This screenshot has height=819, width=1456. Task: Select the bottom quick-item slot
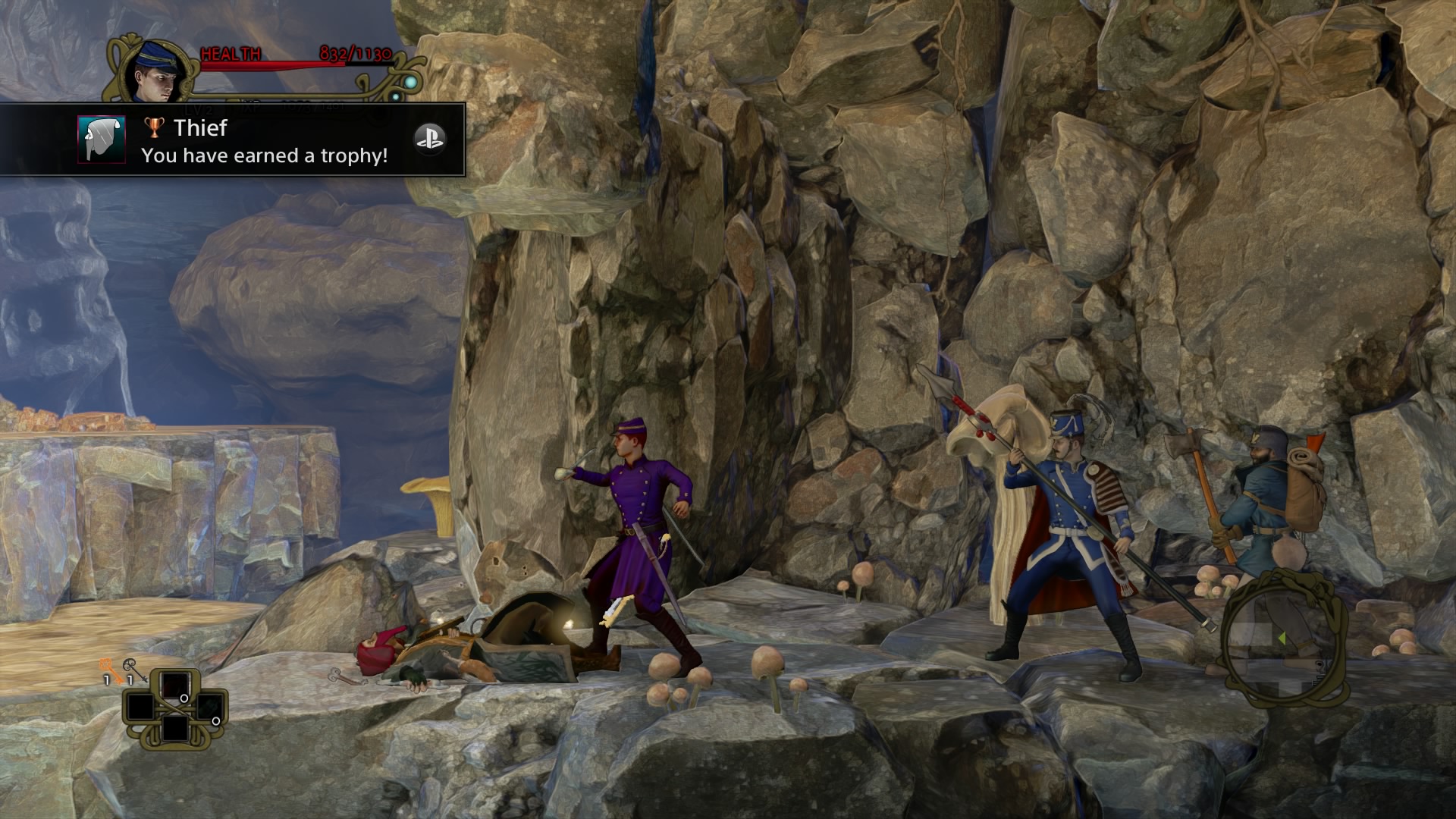[x=175, y=730]
